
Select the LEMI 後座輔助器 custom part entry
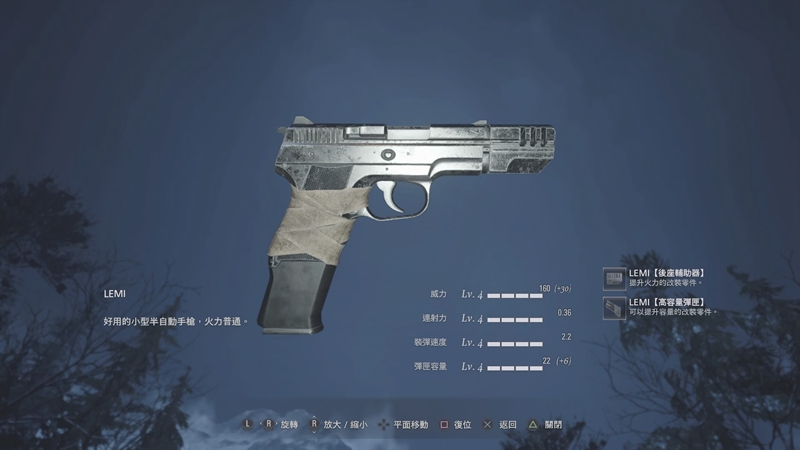(x=665, y=277)
